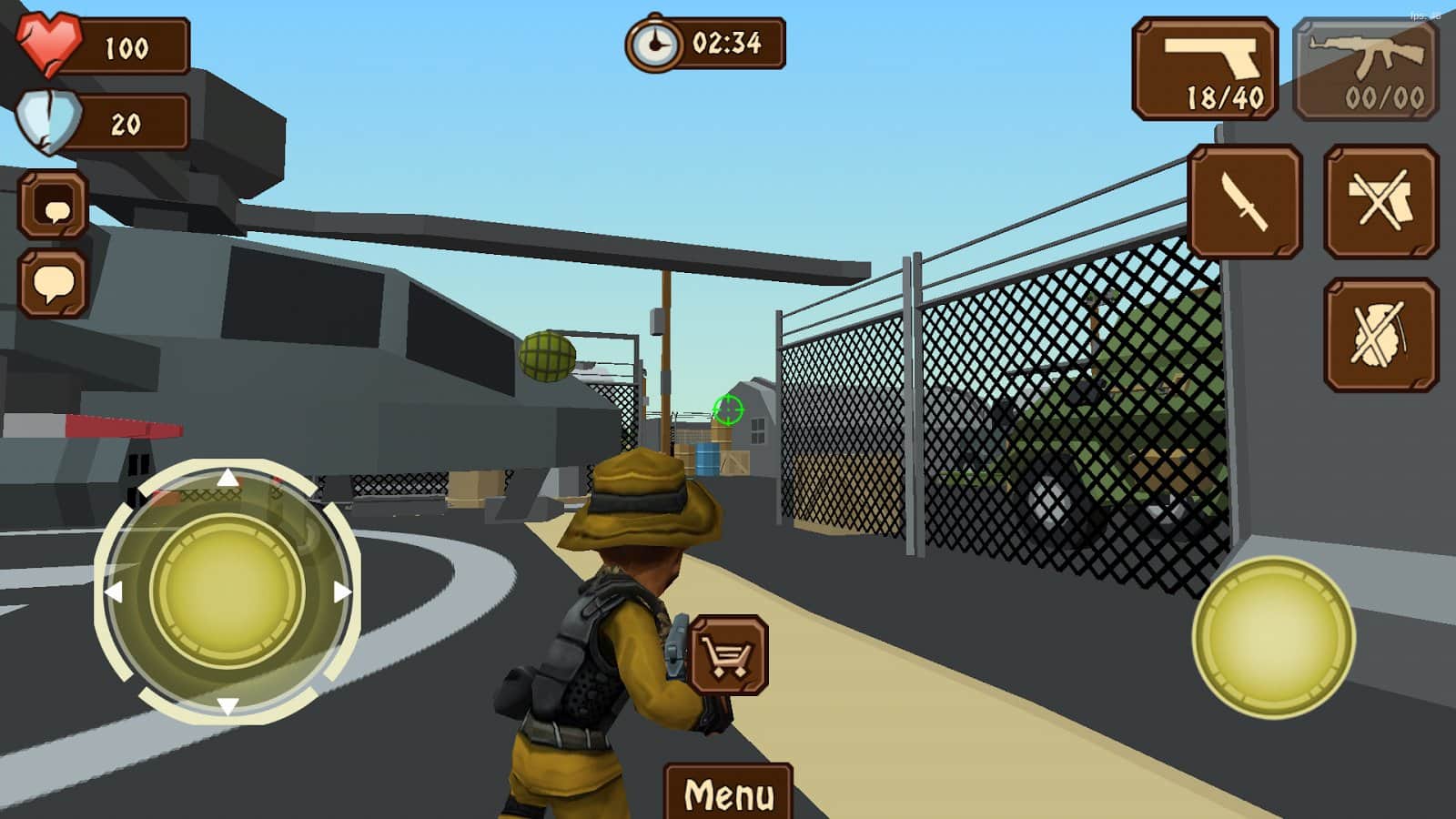Screen dimensions: 1456x819
Task: Open the Menu button
Action: point(728,794)
